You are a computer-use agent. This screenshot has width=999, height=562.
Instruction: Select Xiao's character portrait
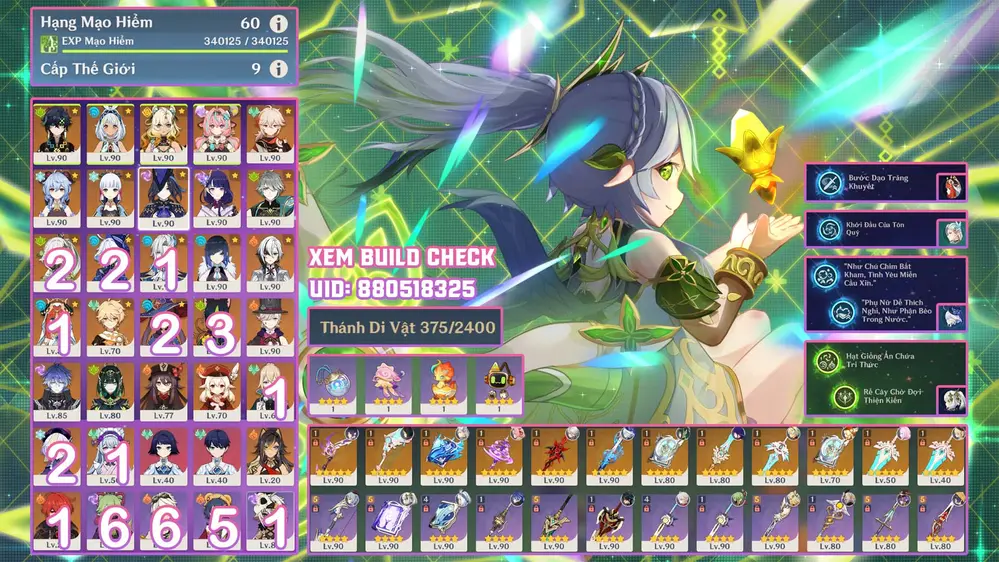point(59,133)
